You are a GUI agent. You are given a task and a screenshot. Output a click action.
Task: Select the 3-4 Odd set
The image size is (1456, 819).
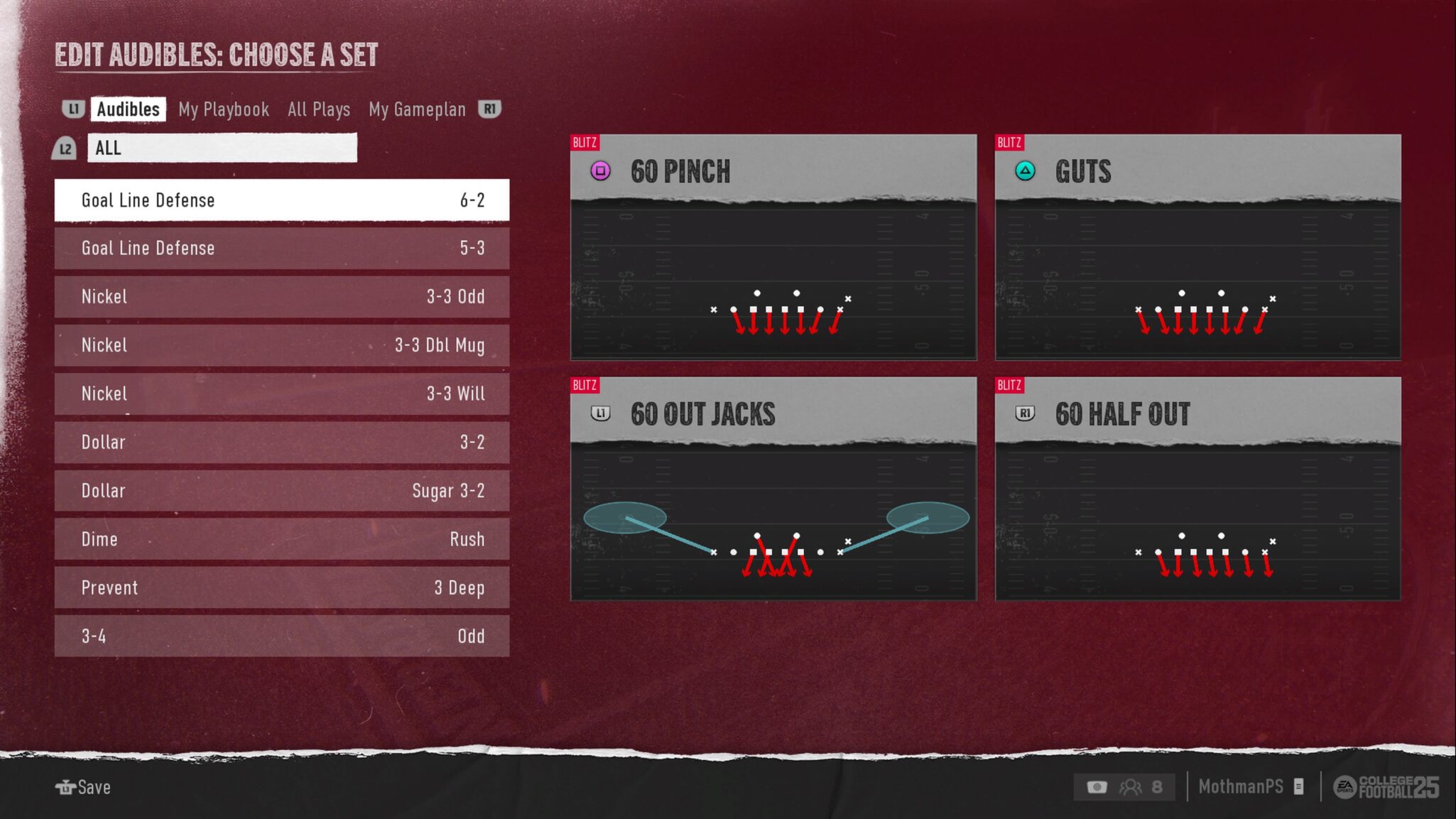tap(282, 636)
